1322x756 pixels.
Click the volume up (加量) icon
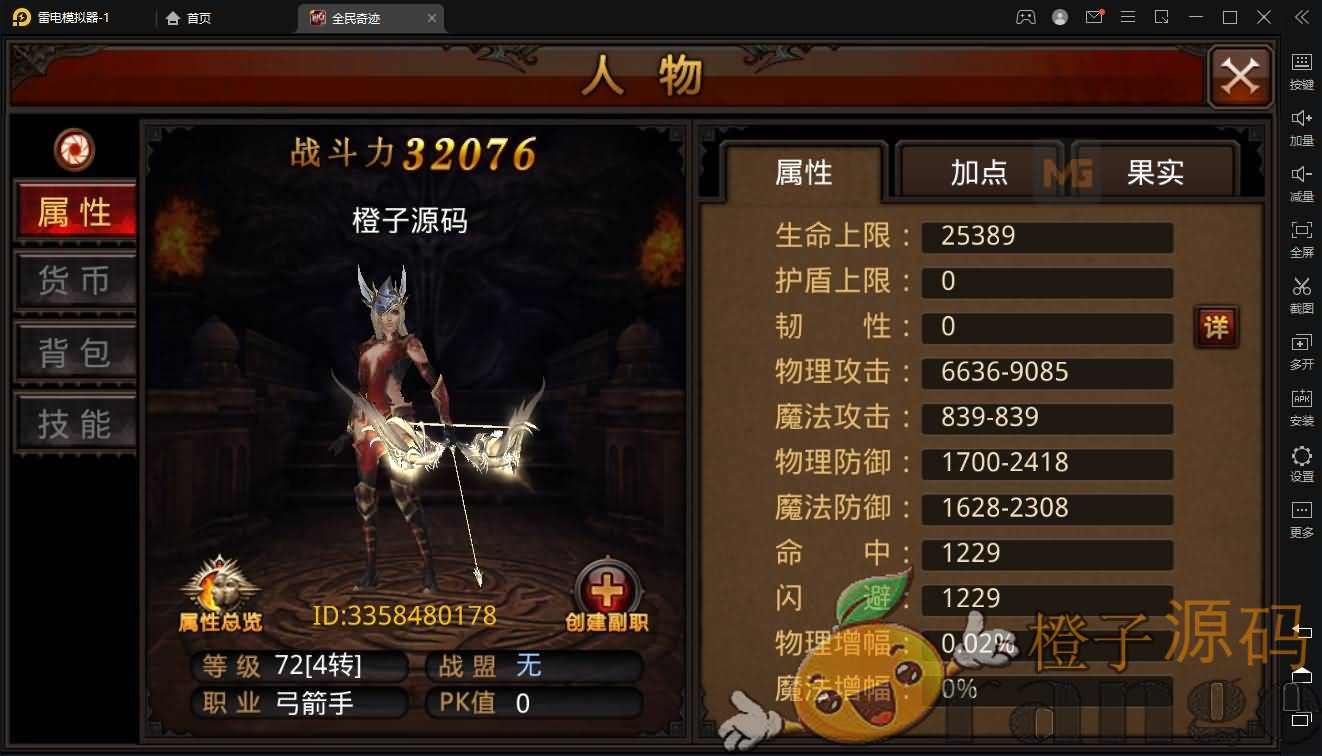[x=1302, y=126]
